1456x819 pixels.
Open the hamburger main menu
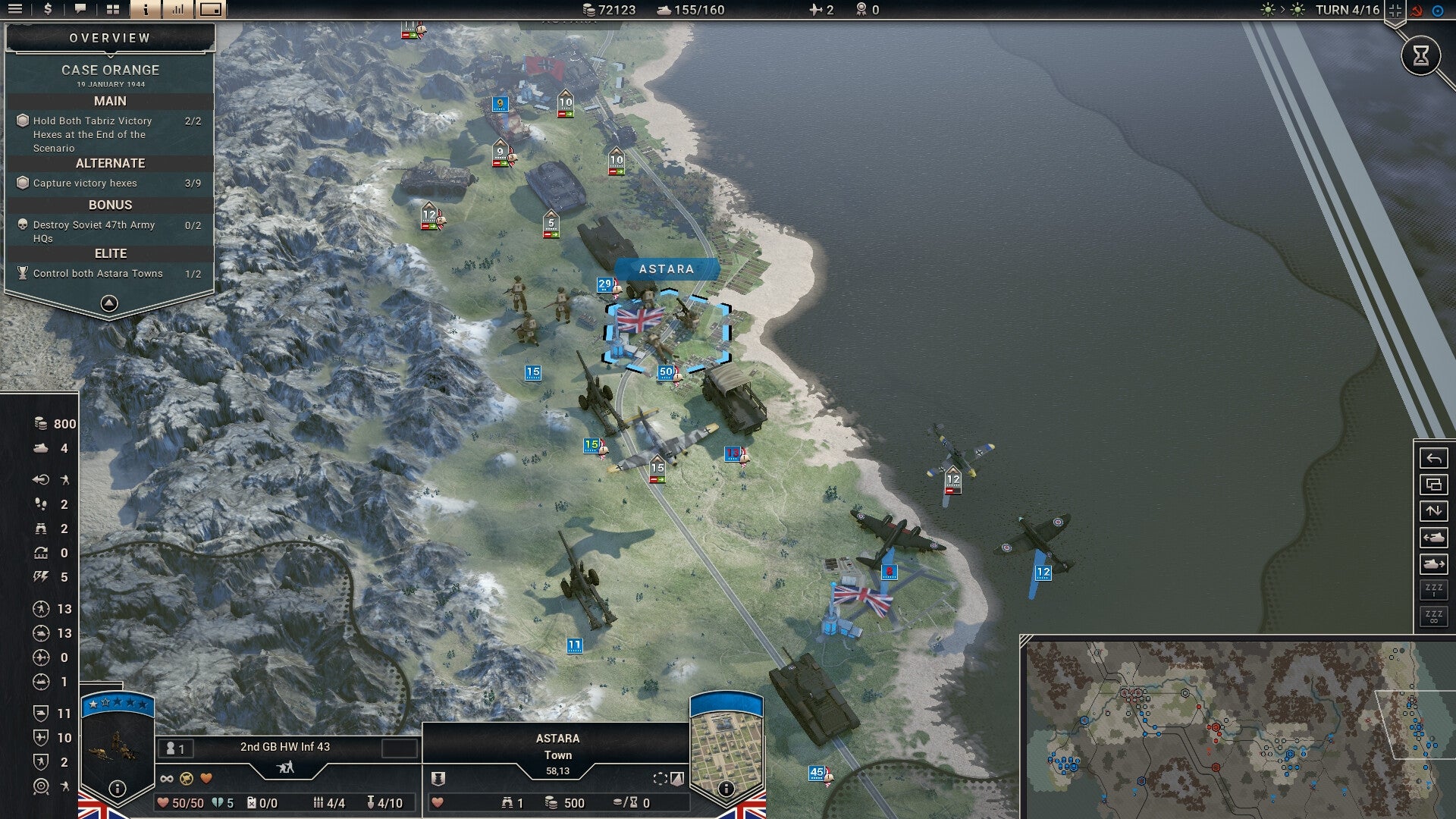click(x=15, y=10)
